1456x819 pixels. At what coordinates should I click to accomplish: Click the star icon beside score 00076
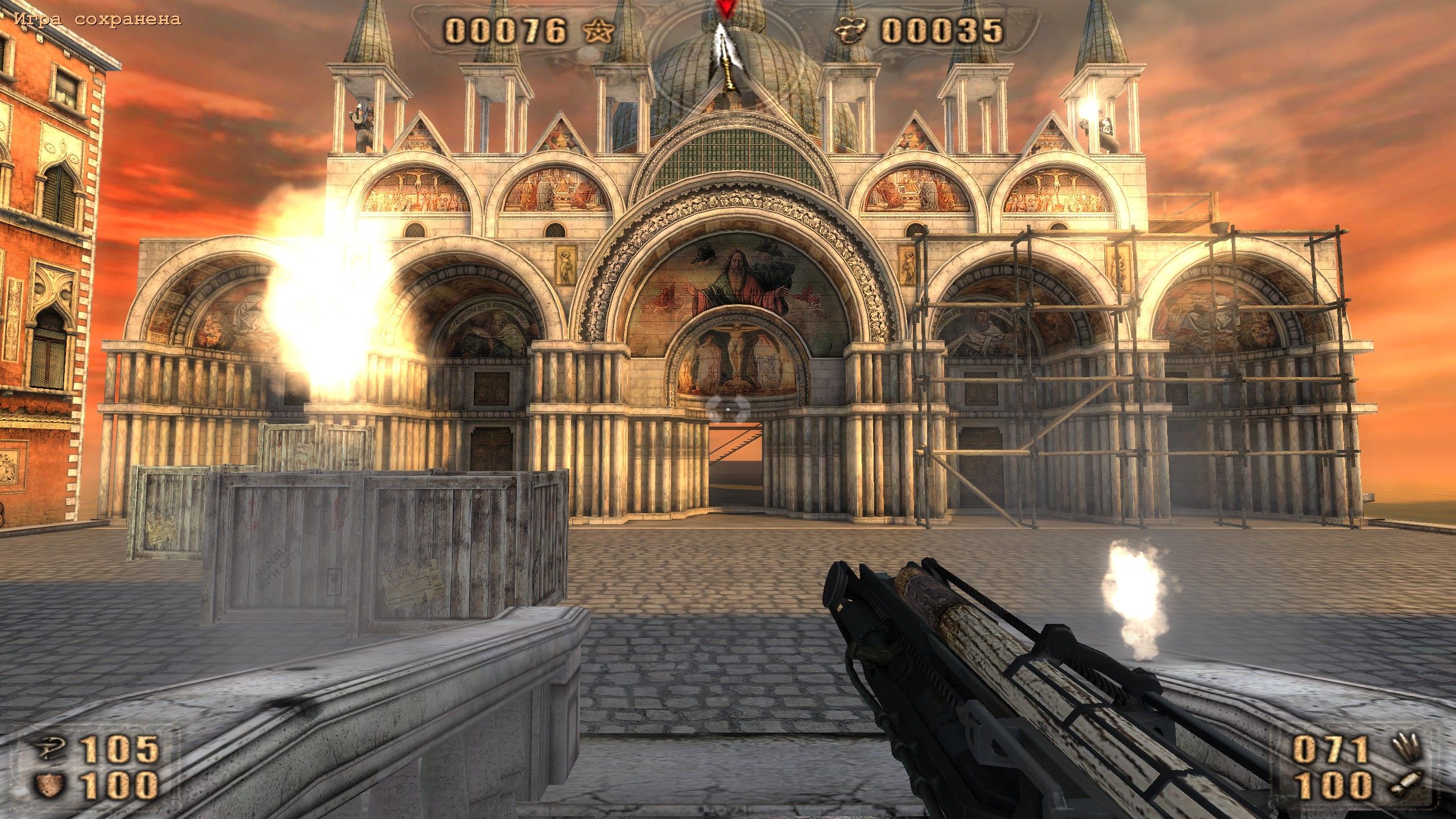pos(598,31)
